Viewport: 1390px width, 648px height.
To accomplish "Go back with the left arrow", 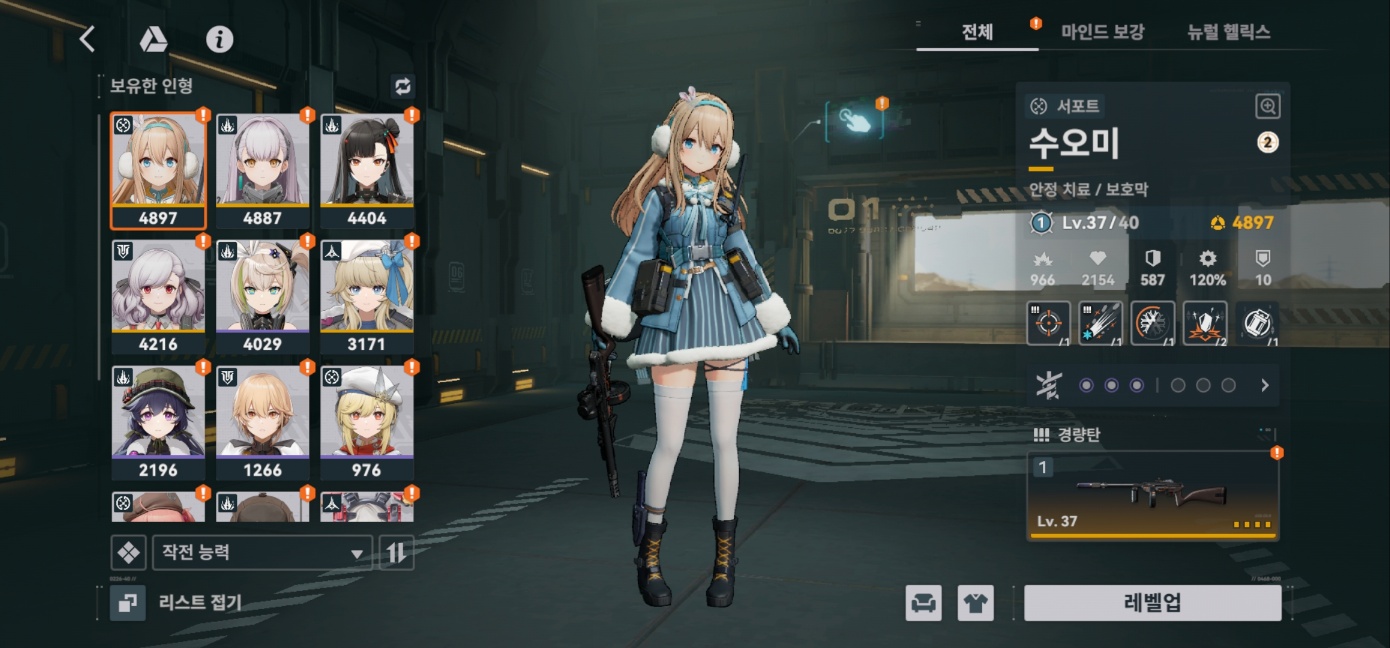I will pyautogui.click(x=87, y=39).
